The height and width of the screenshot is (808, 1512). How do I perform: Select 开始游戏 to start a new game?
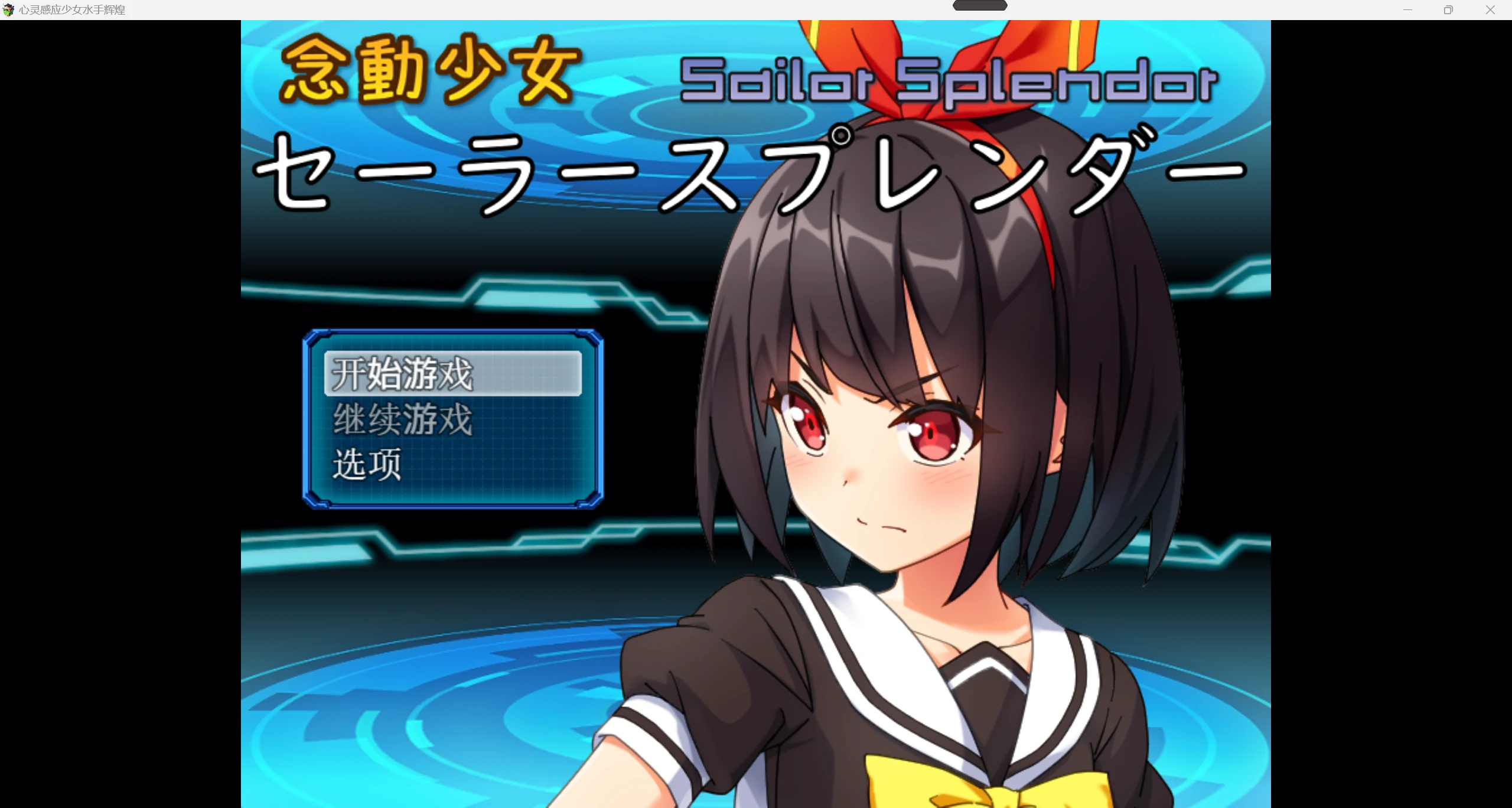(402, 374)
